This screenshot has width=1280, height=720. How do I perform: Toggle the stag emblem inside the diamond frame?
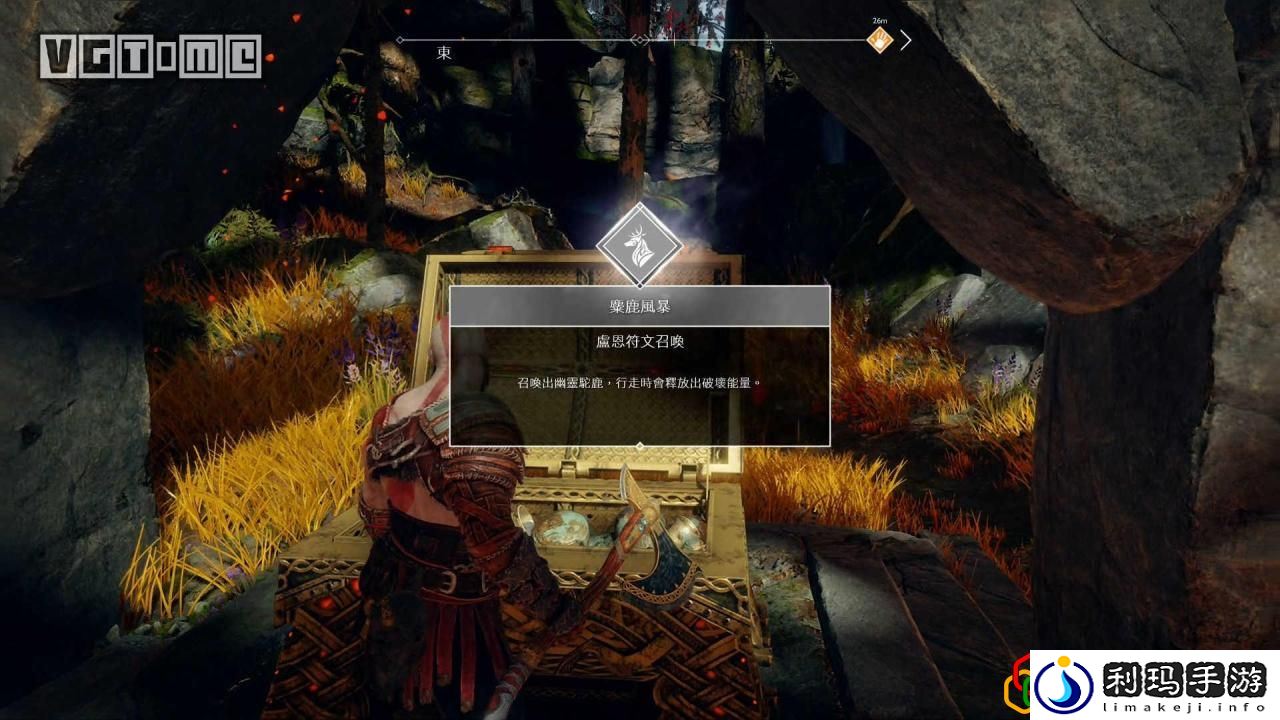641,243
